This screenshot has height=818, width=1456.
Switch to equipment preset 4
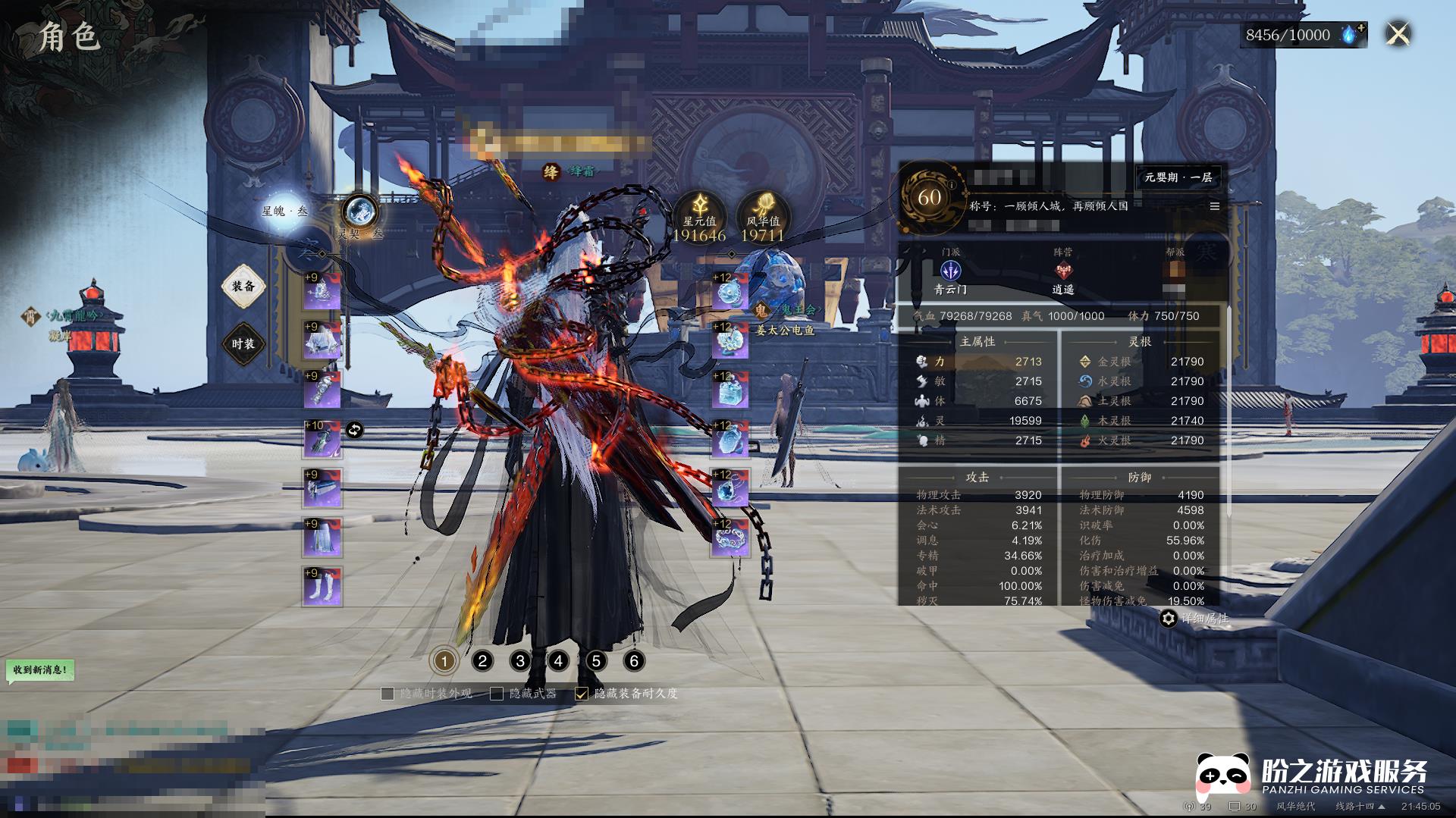point(558,661)
